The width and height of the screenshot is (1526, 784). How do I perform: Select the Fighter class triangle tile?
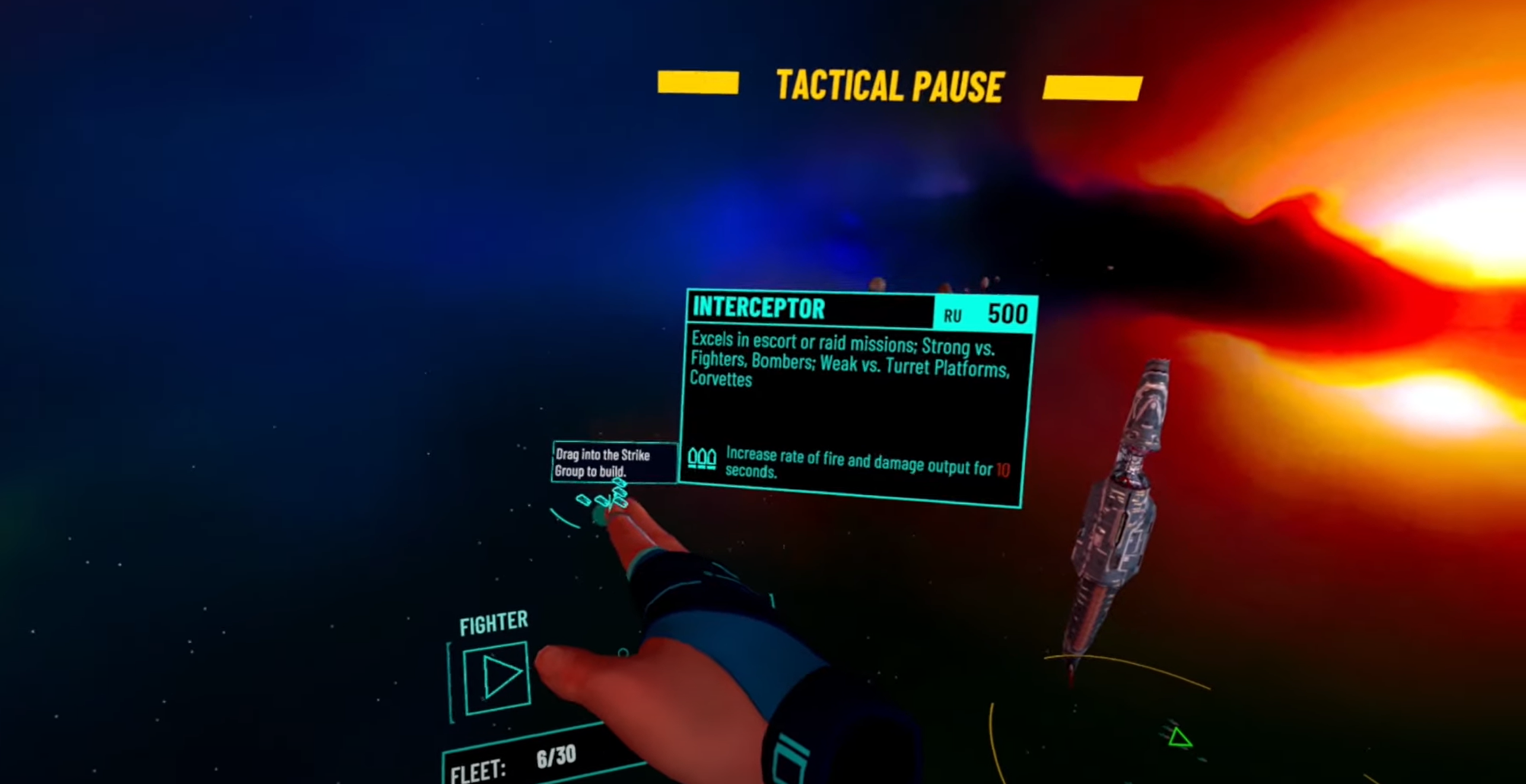point(497,677)
